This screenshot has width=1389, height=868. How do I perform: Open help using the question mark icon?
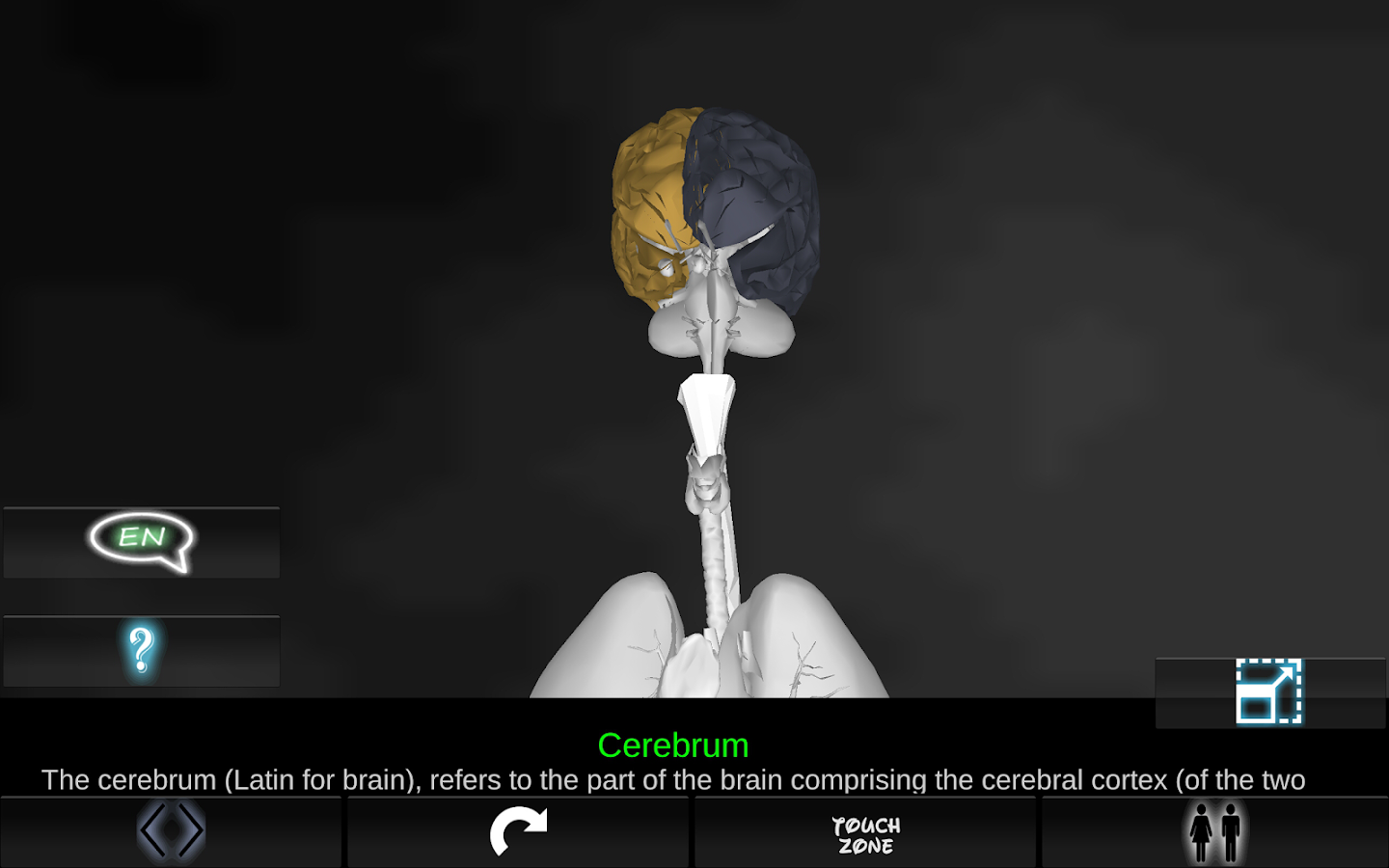pyautogui.click(x=141, y=650)
